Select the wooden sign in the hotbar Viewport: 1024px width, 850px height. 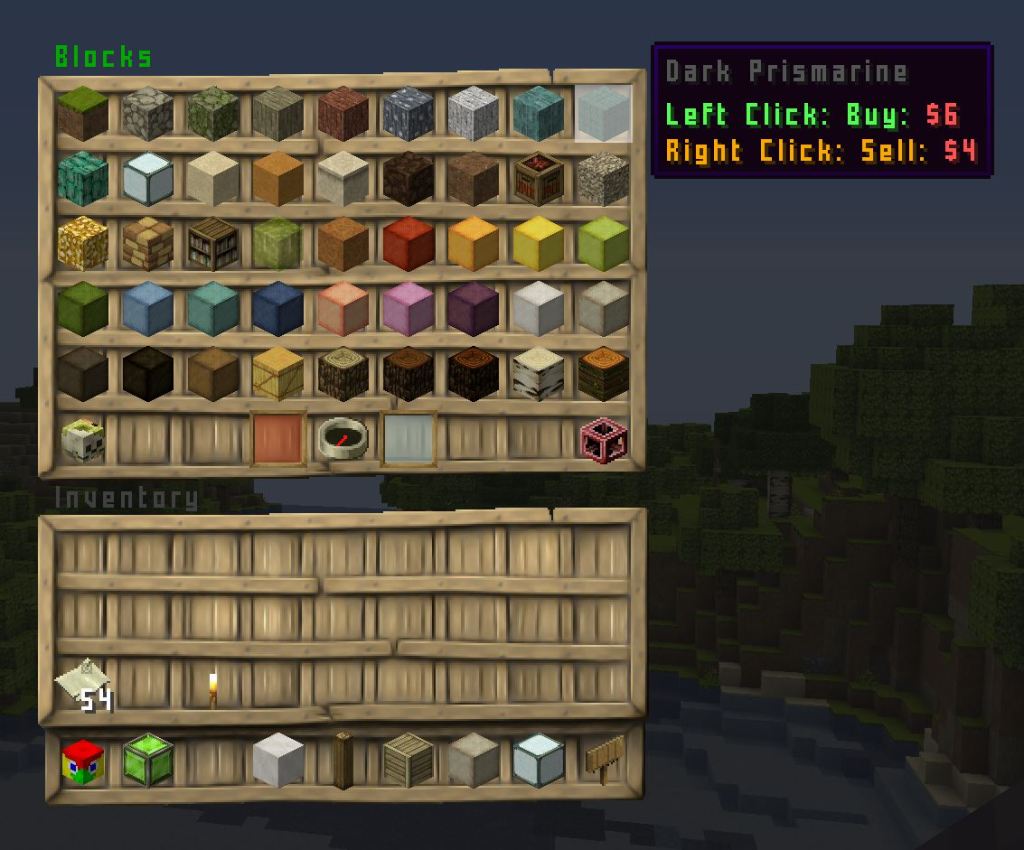603,760
